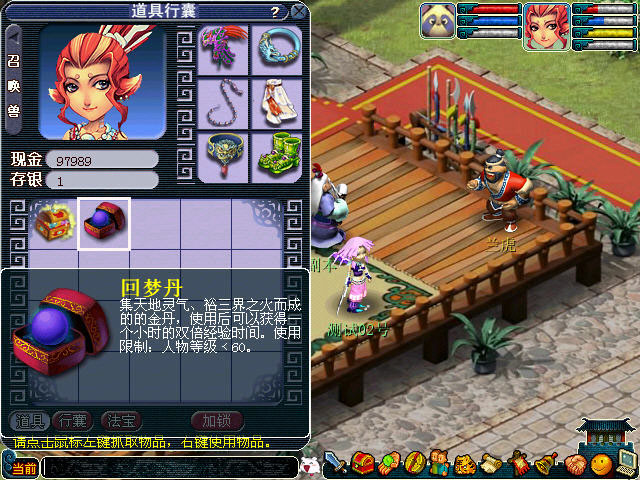Screen dimensions: 640x480
Task: Open the 行囊 tab
Action: (x=72, y=419)
